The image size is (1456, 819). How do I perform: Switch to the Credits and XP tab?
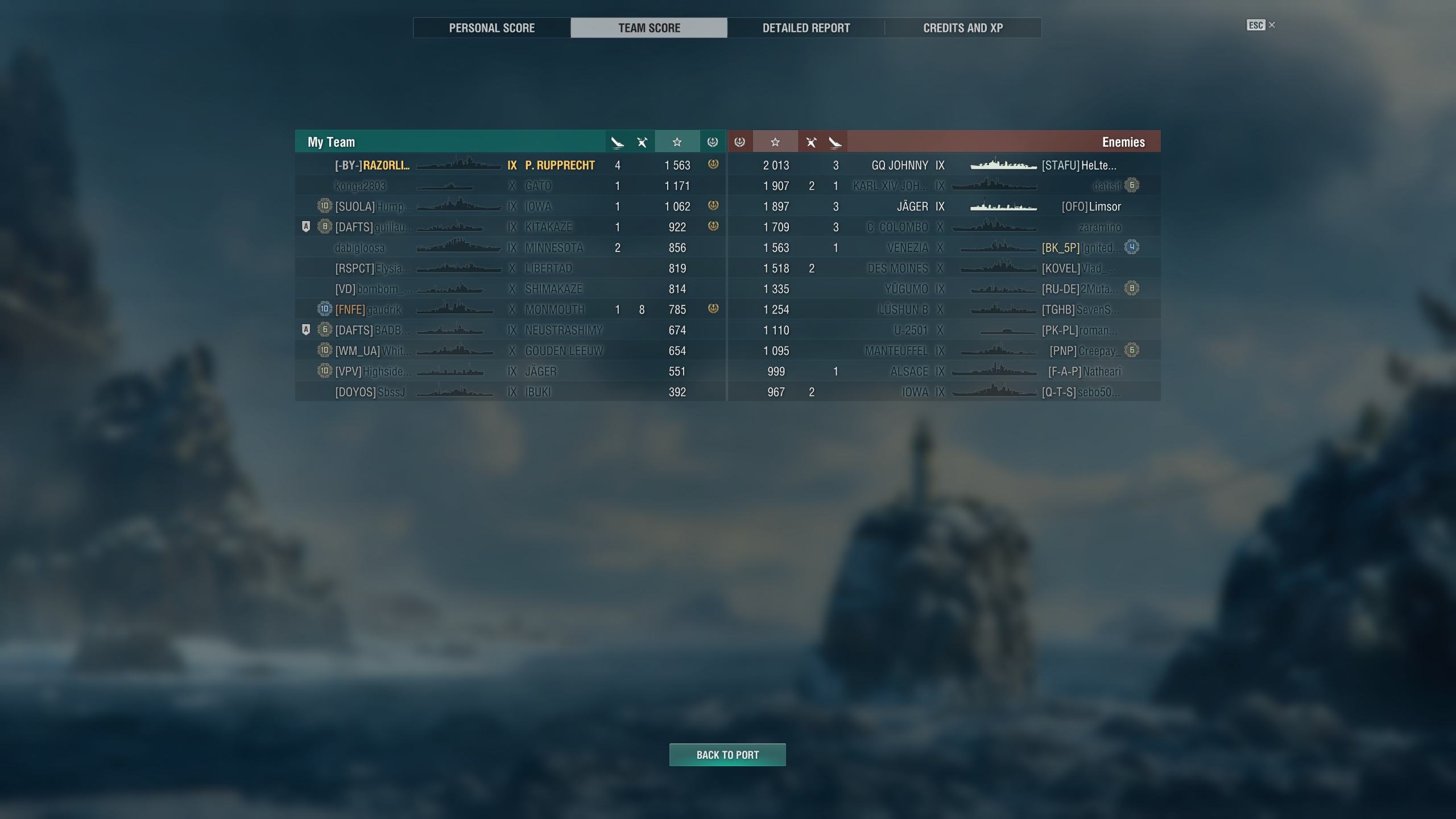(963, 27)
